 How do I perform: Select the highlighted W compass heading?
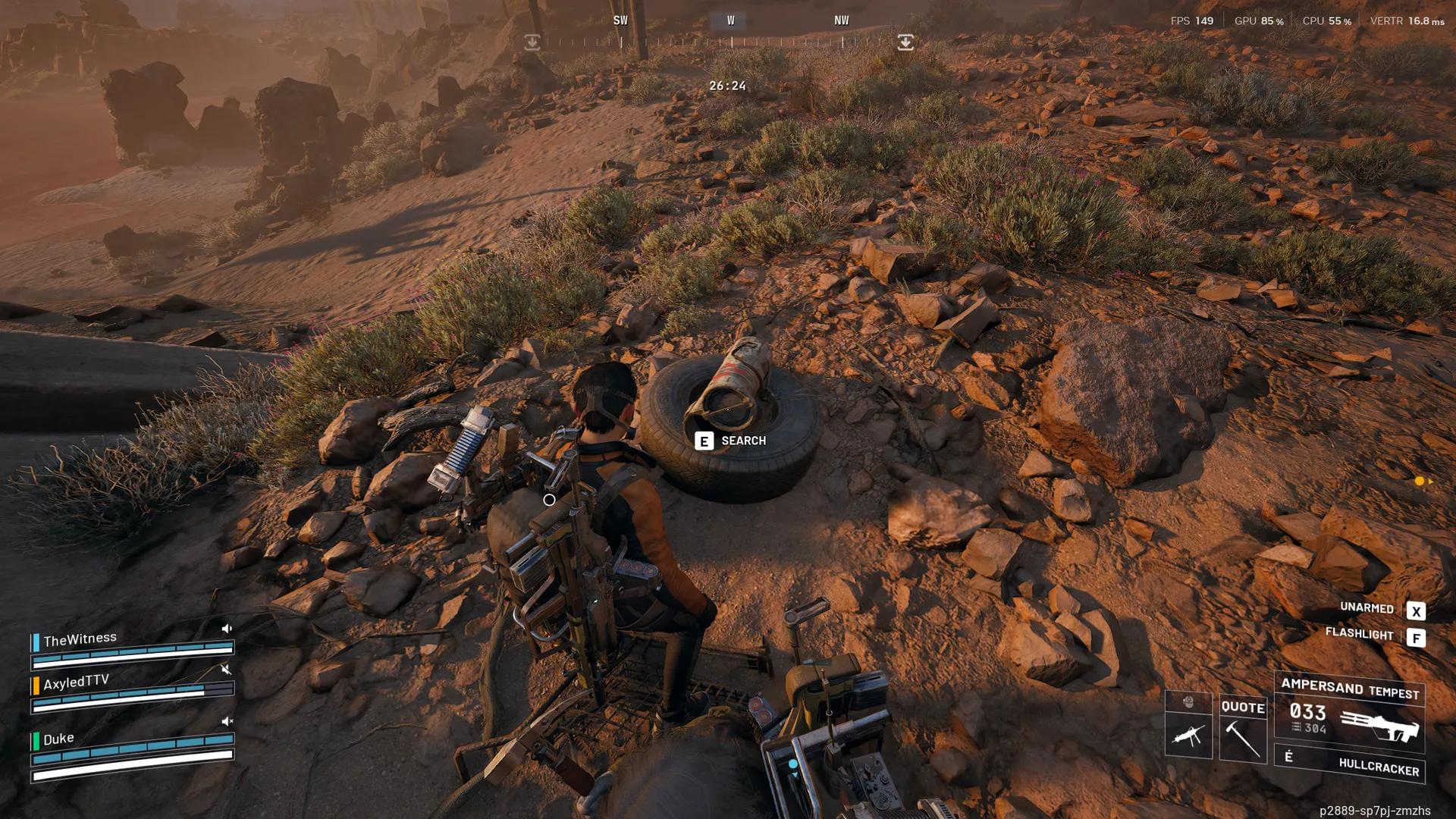[730, 21]
